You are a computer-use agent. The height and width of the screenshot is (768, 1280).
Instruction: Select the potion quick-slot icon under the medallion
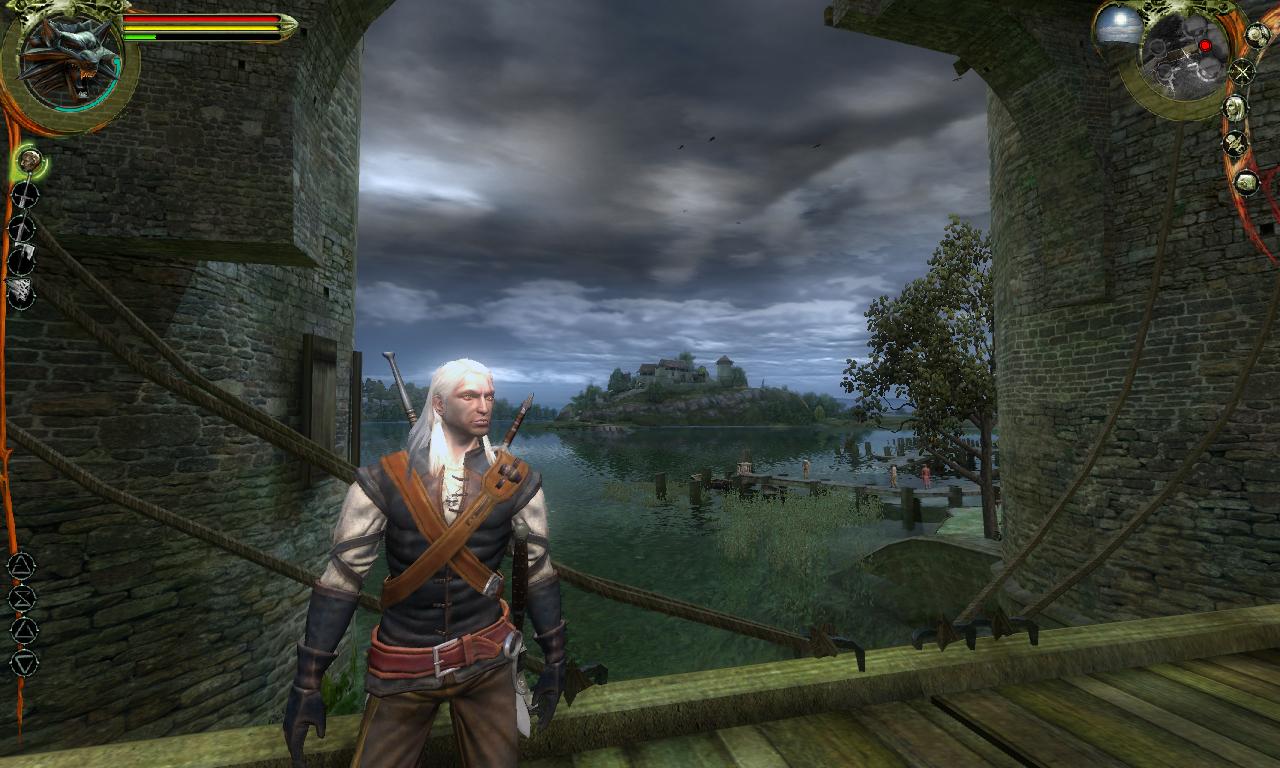point(28,161)
